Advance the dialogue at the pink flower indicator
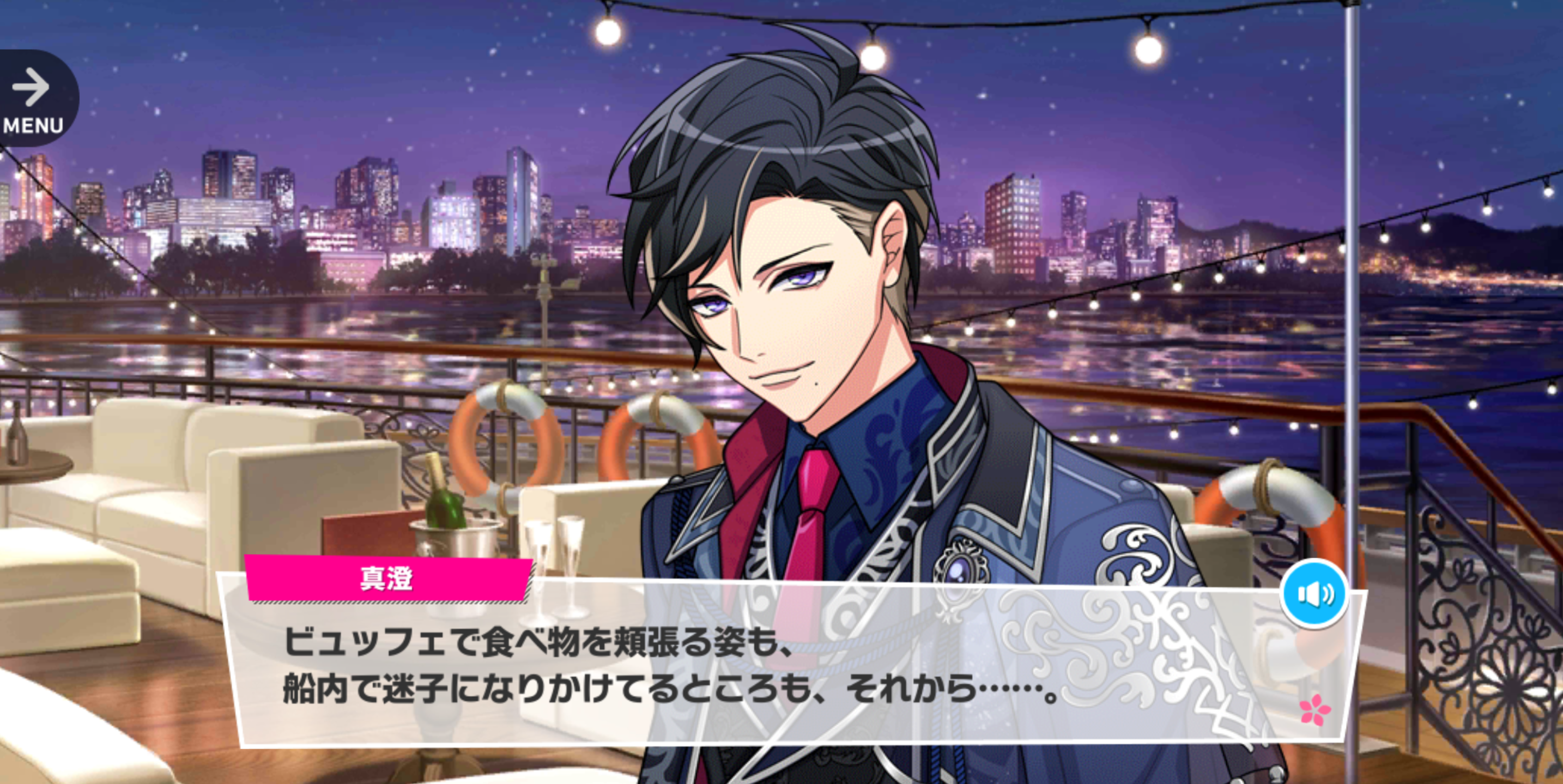Image resolution: width=1563 pixels, height=784 pixels. tap(1314, 709)
